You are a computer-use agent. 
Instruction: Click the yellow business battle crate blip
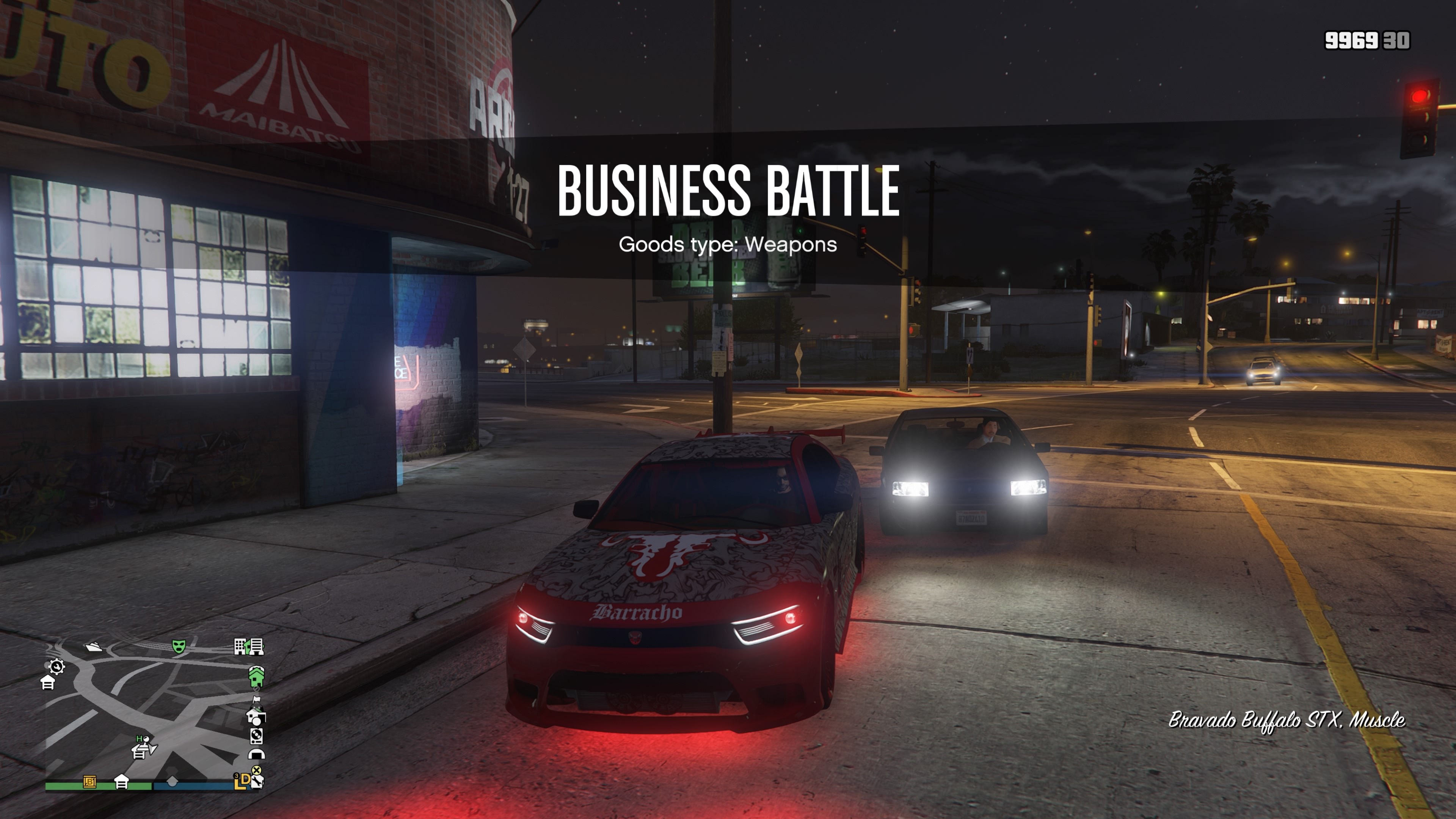[x=89, y=782]
